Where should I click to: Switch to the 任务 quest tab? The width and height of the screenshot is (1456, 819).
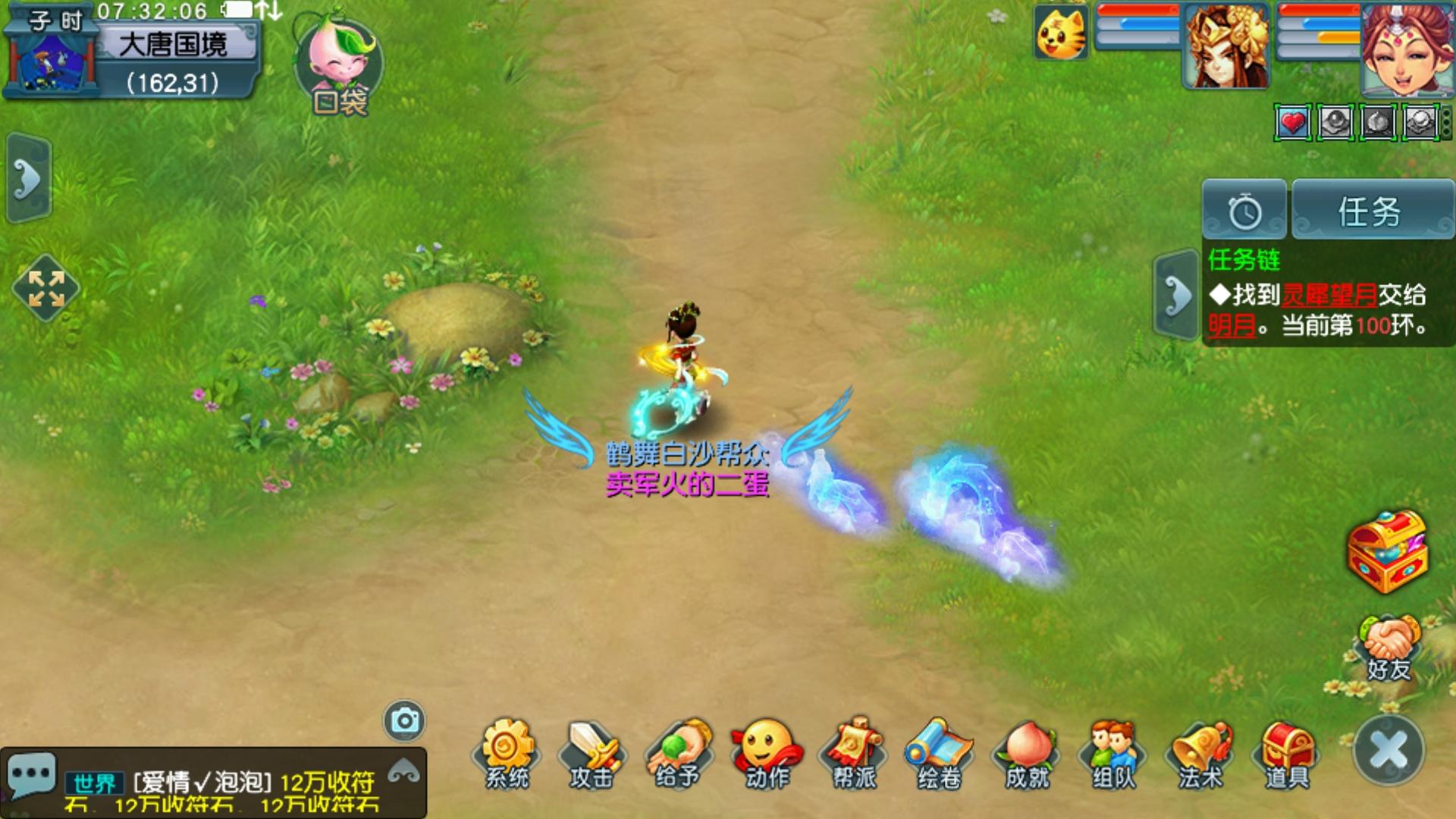coord(1371,211)
